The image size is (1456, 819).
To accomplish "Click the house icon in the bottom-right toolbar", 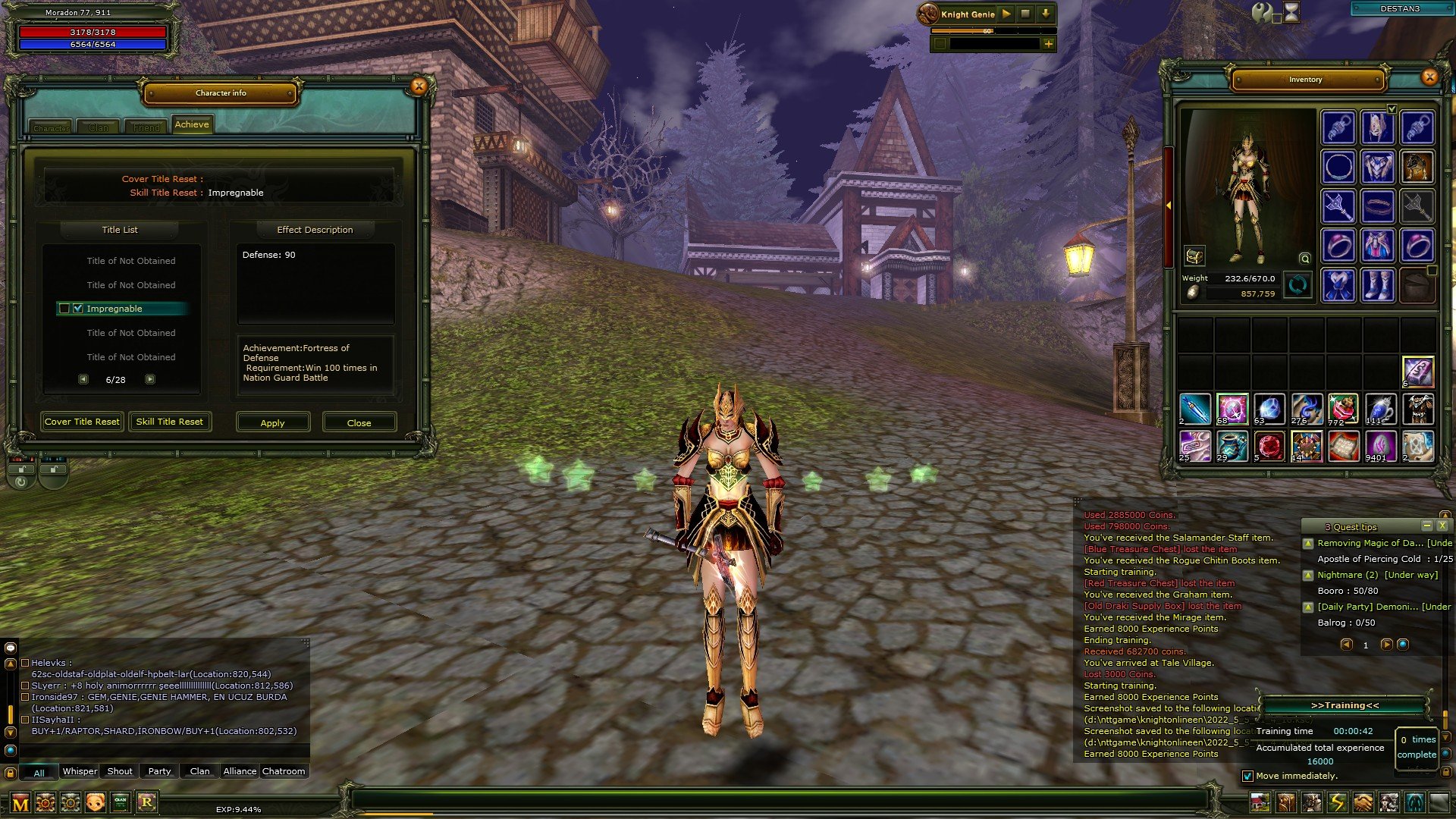I will click(x=1260, y=802).
